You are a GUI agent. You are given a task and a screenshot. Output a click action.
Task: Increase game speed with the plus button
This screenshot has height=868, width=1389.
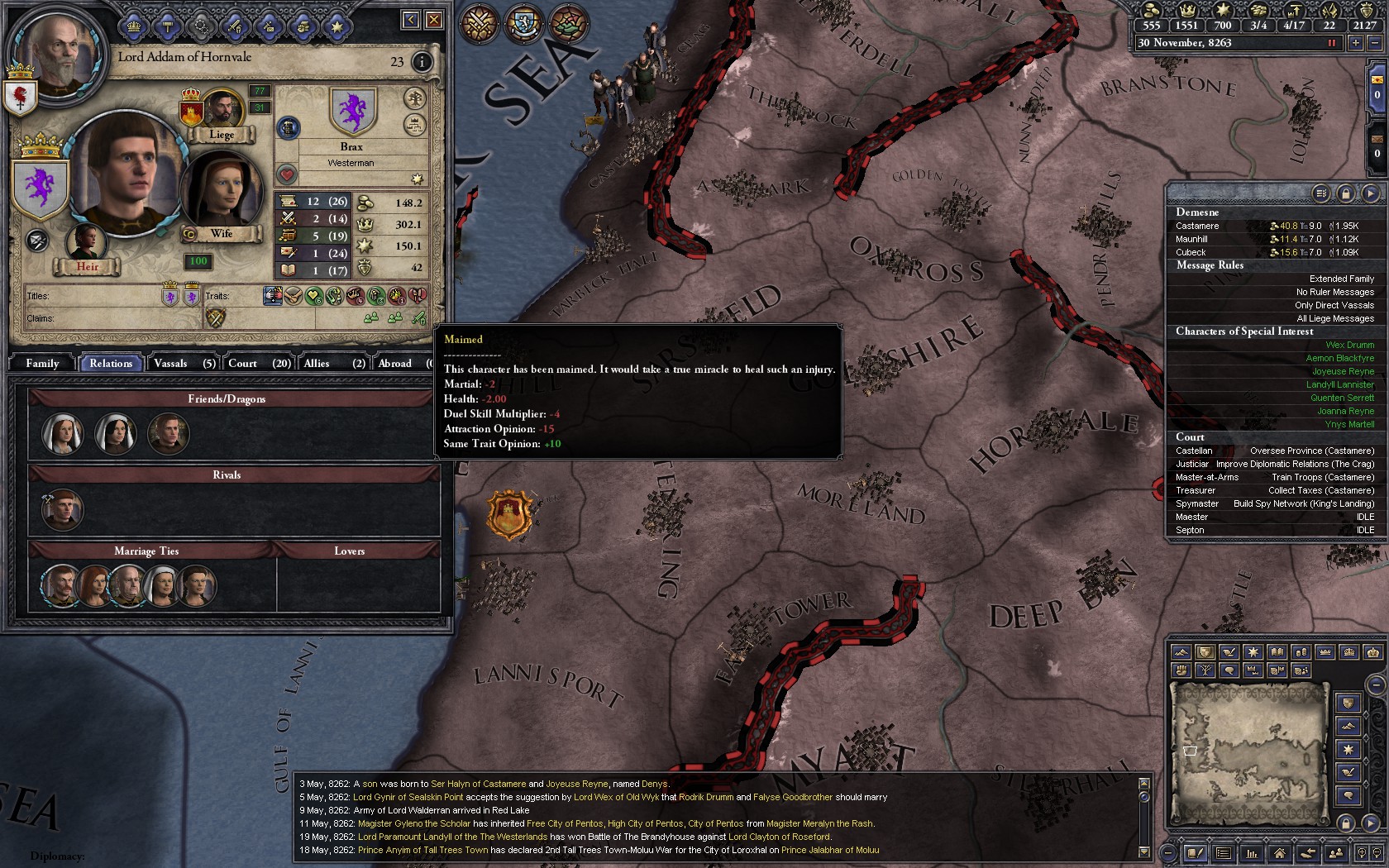(x=1355, y=43)
